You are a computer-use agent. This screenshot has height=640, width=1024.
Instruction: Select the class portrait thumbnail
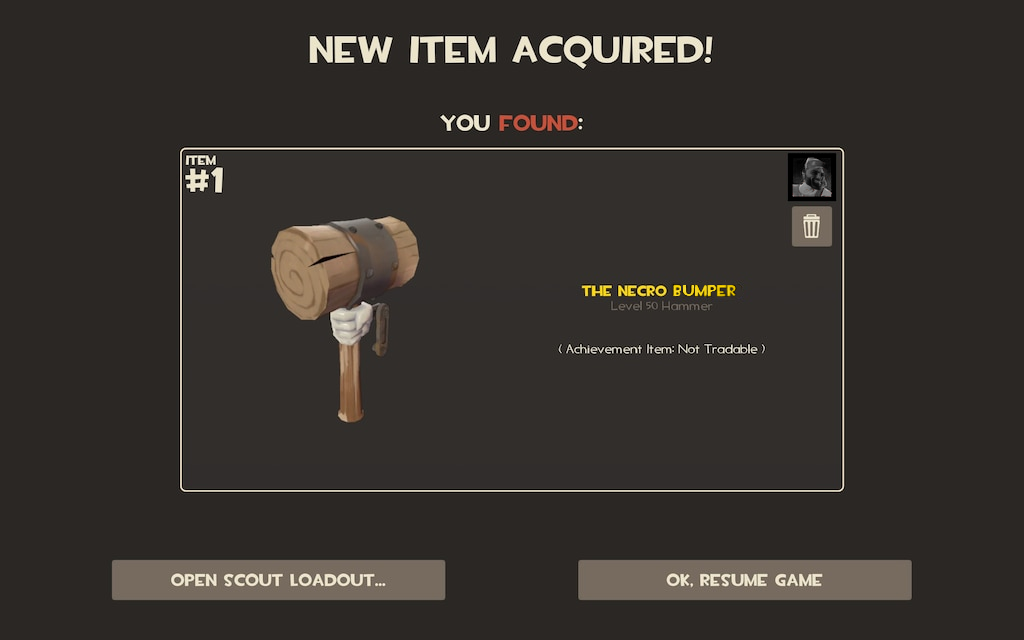[x=811, y=177]
